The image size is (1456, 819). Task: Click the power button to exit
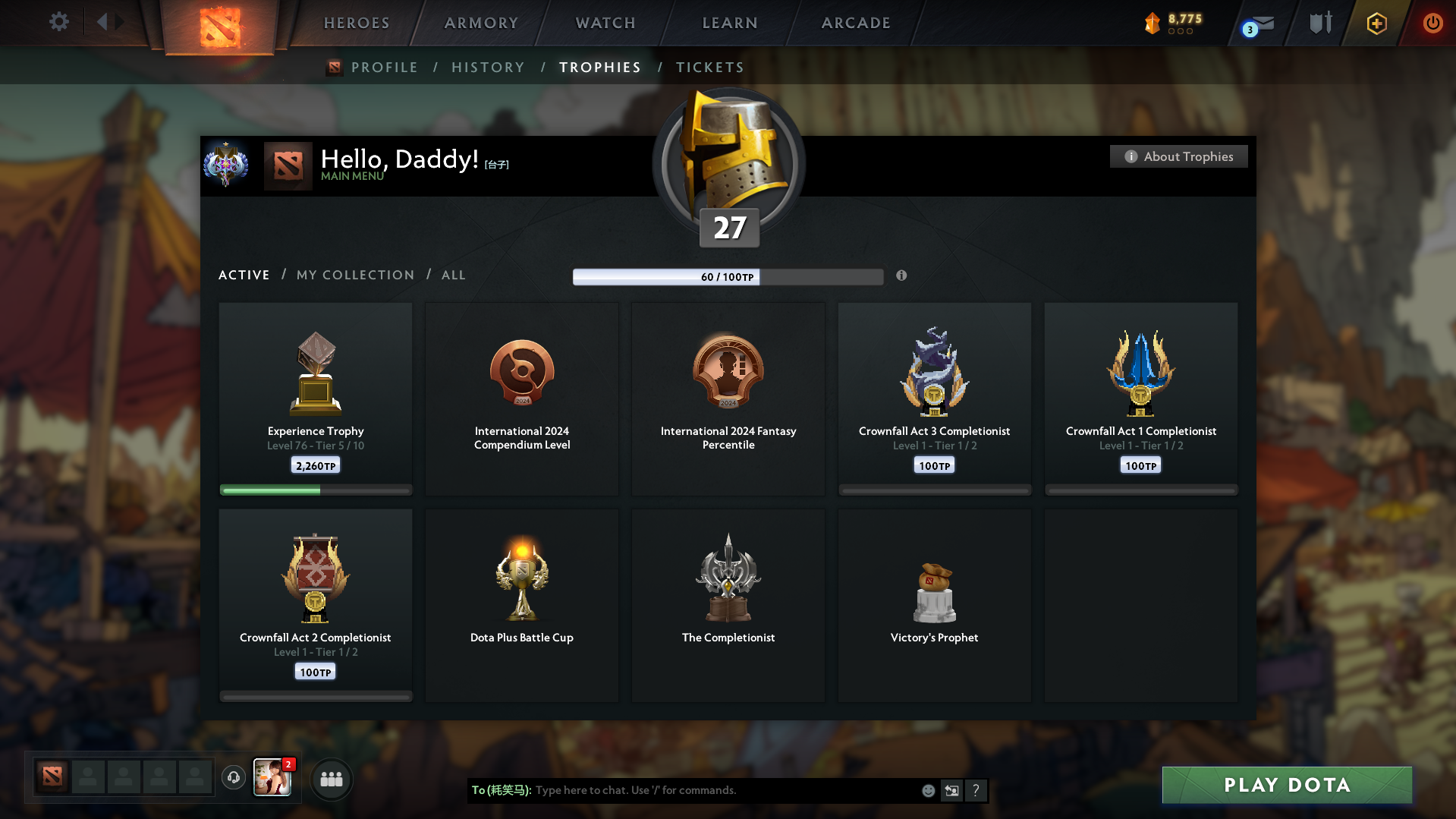tap(1432, 24)
